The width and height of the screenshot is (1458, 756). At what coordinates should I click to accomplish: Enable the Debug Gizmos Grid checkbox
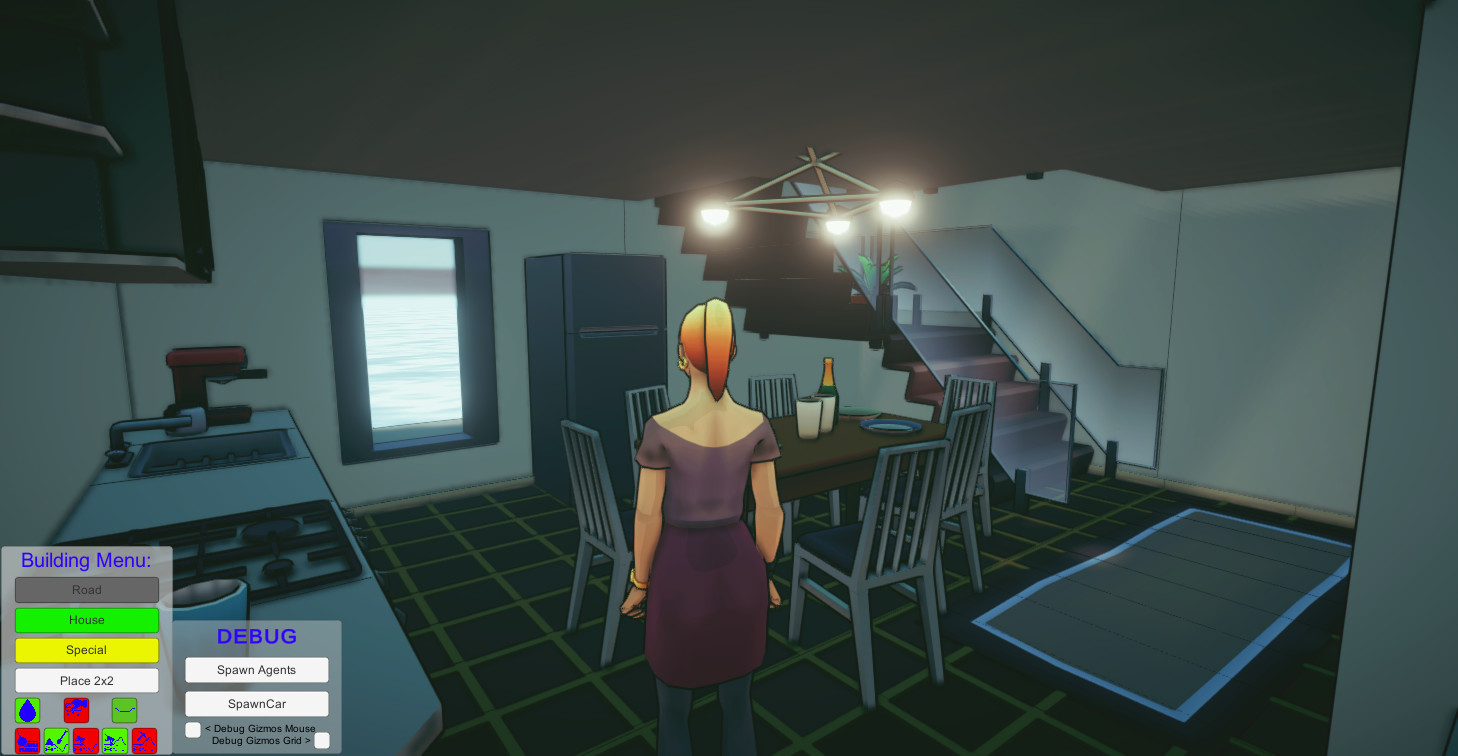(x=322, y=740)
